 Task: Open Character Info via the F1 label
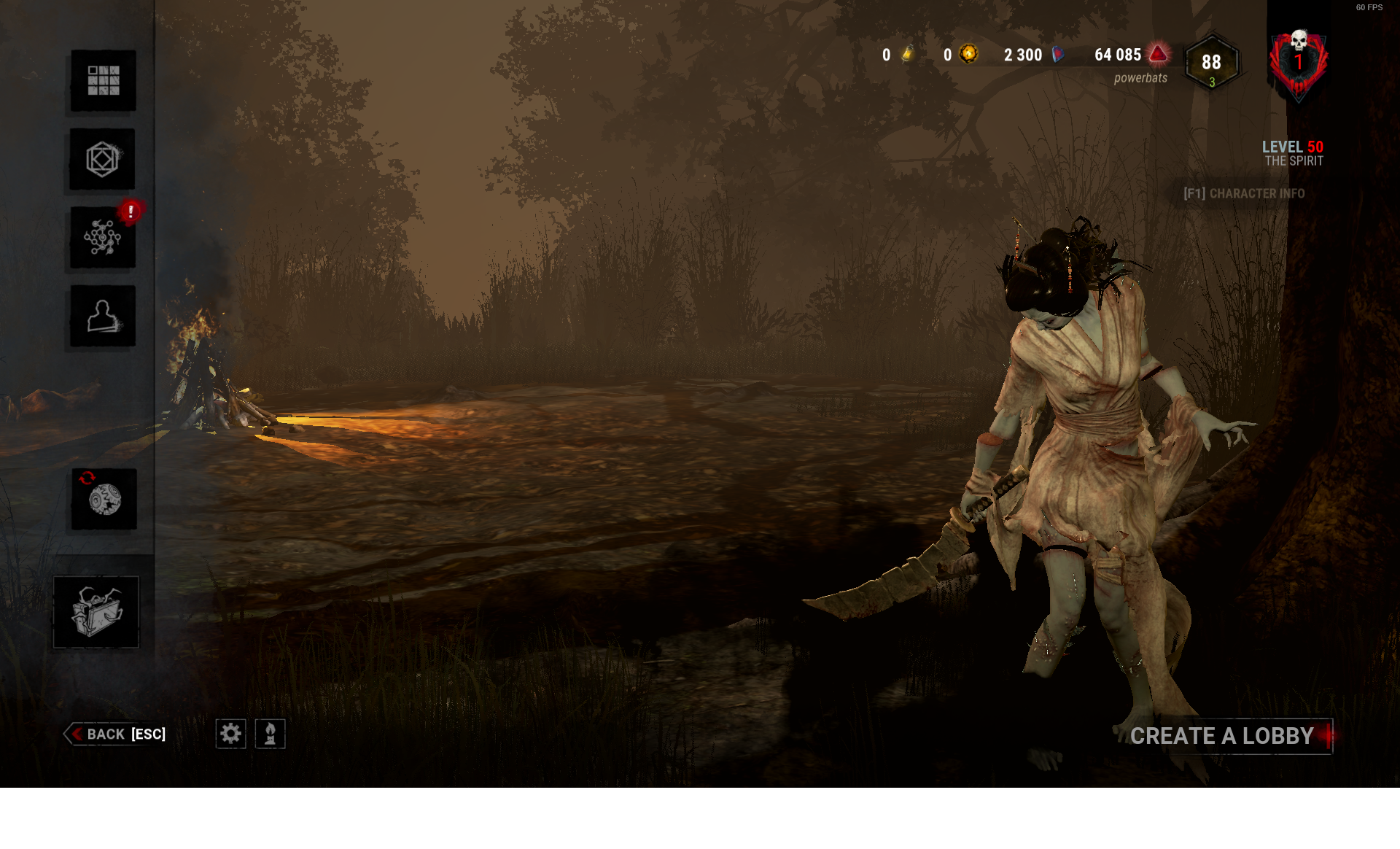(1245, 194)
